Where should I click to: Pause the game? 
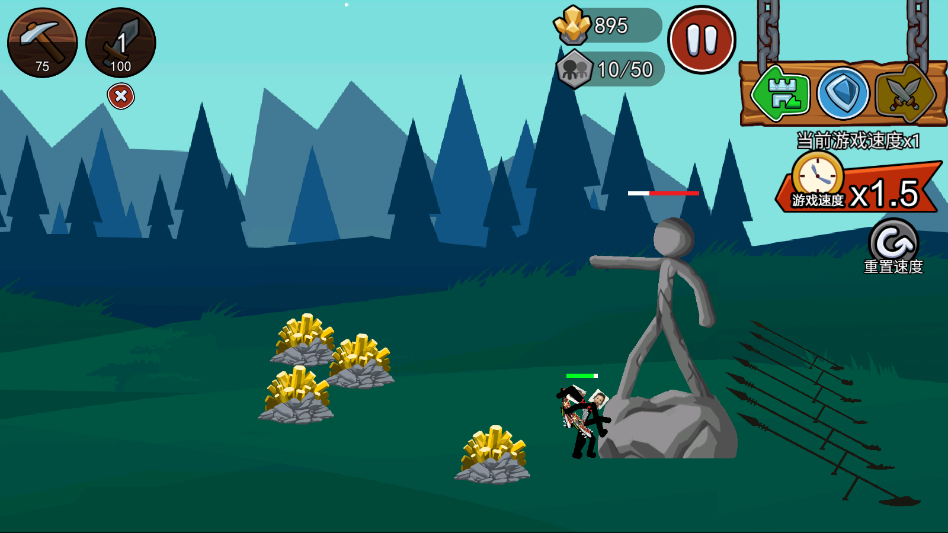click(x=701, y=40)
